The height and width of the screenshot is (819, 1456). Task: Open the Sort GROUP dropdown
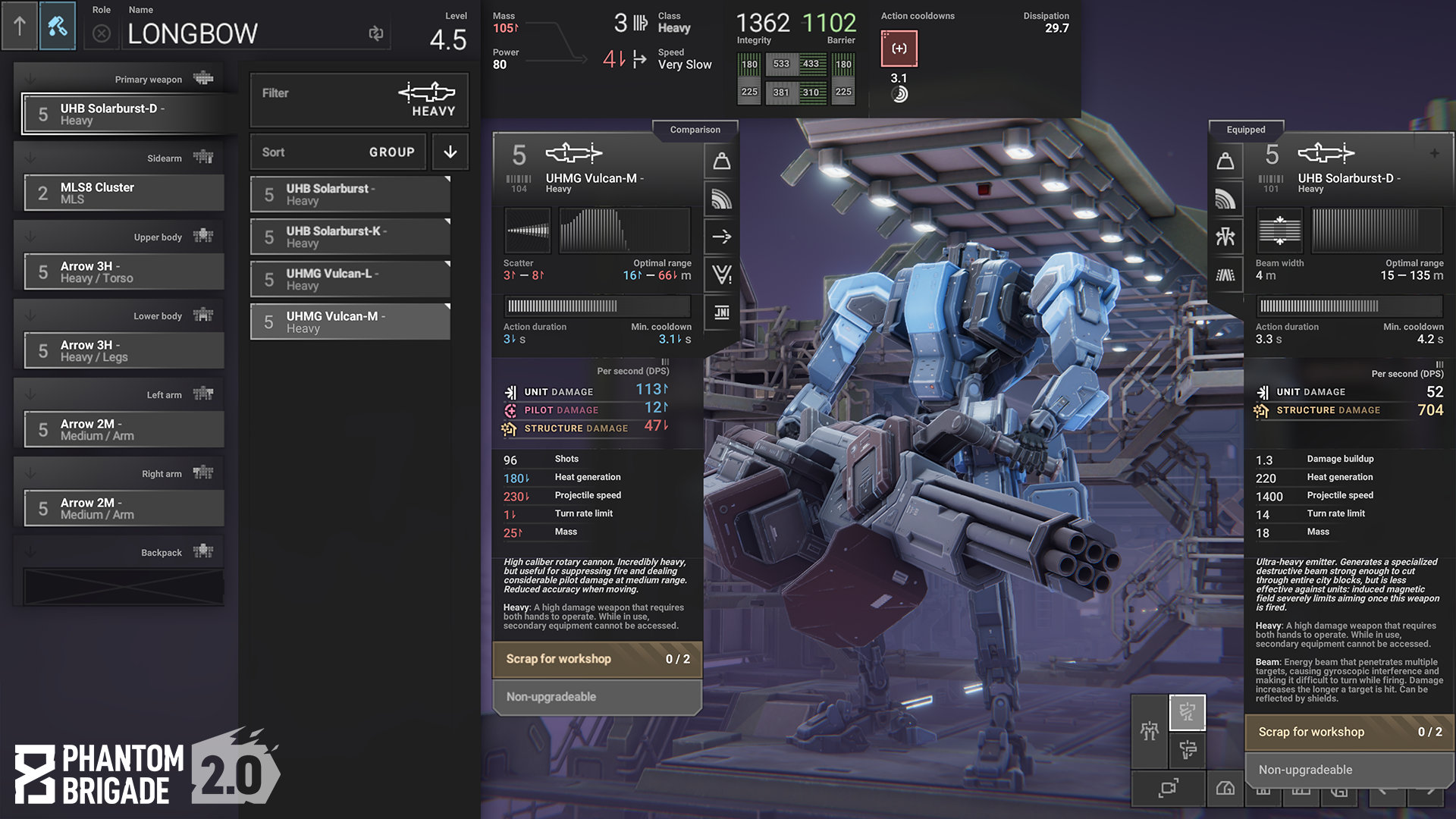(x=337, y=152)
